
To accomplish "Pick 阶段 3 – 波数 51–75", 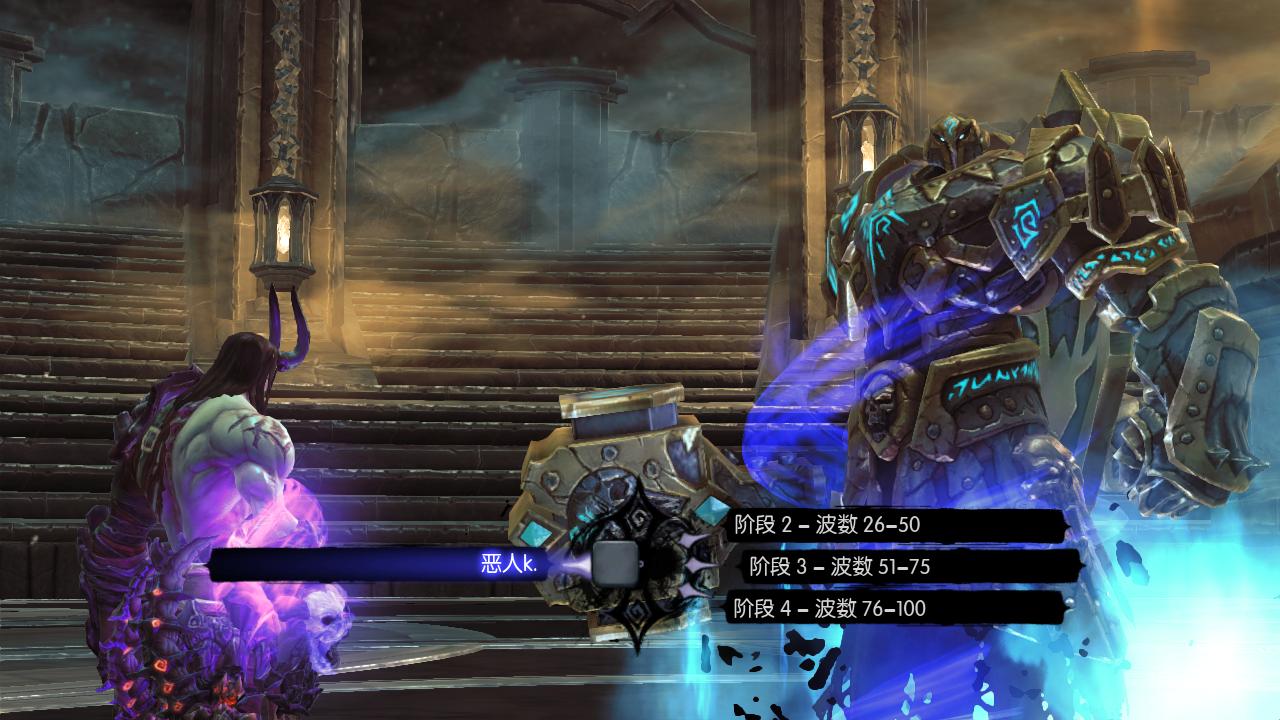I will click(x=840, y=567).
